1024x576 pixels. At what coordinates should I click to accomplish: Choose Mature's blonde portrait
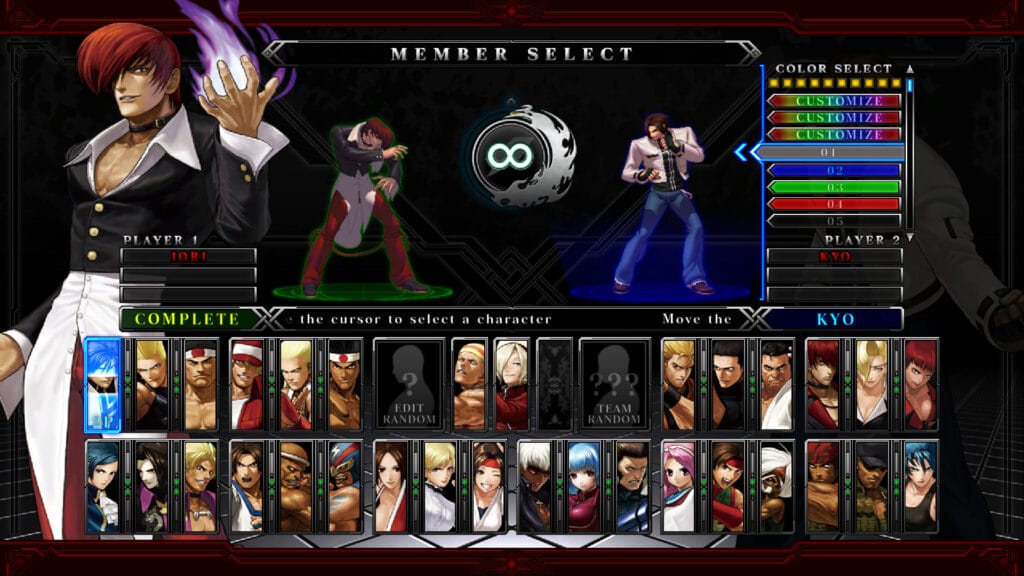(871, 384)
